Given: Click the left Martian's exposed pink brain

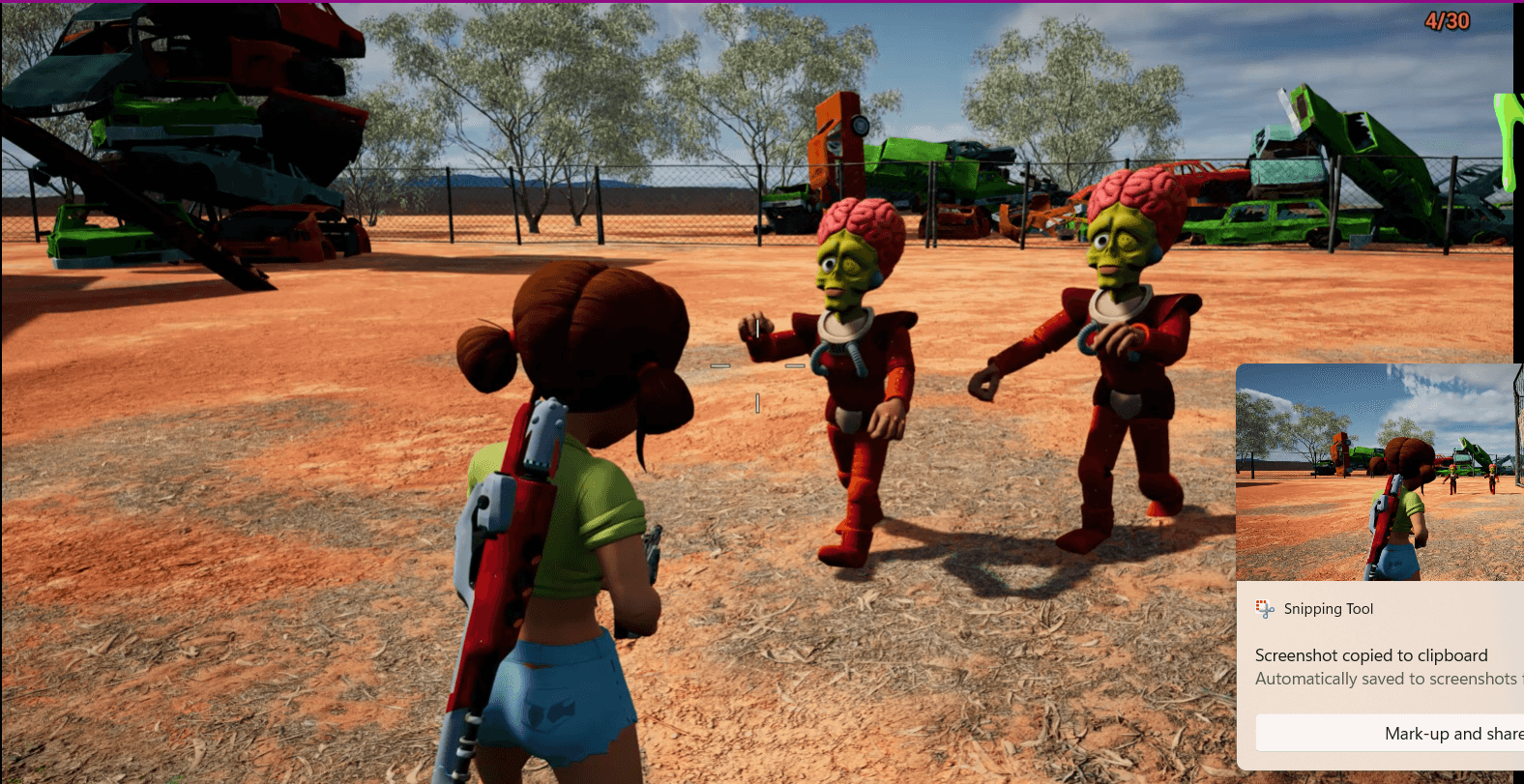Looking at the screenshot, I should (x=861, y=218).
